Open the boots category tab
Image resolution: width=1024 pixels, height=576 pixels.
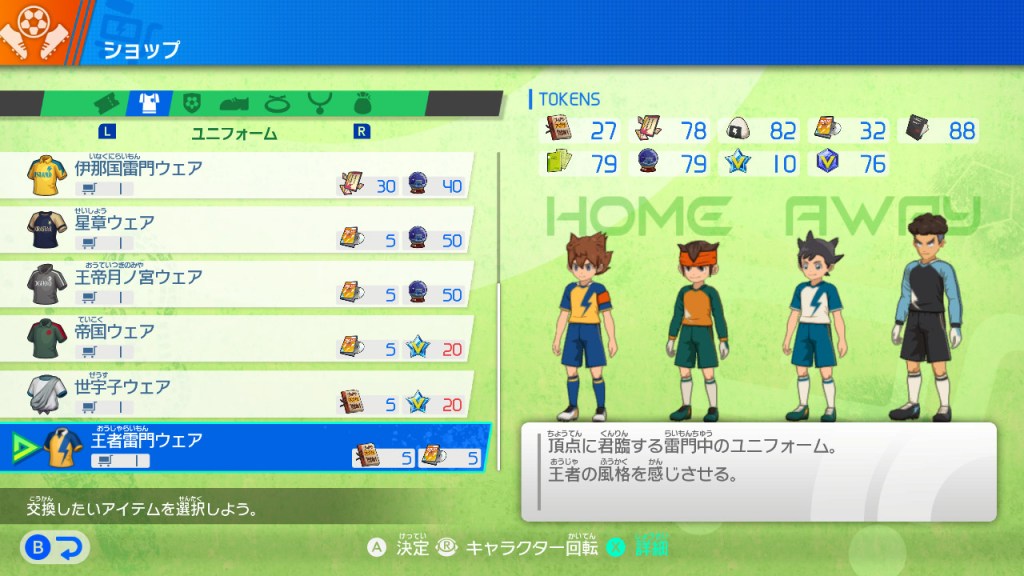tap(234, 103)
